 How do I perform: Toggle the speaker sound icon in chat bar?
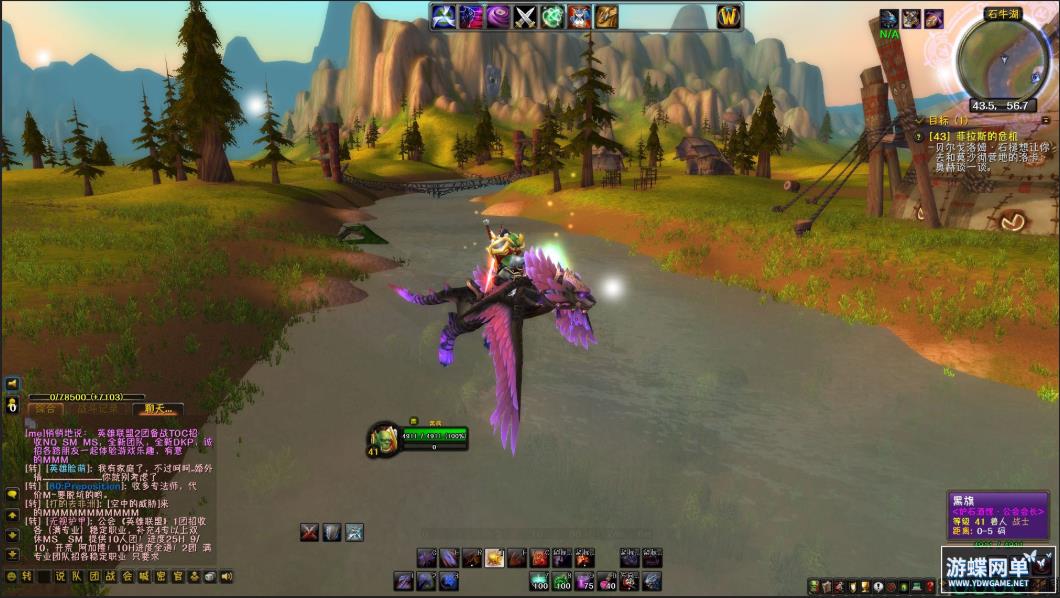[227, 576]
